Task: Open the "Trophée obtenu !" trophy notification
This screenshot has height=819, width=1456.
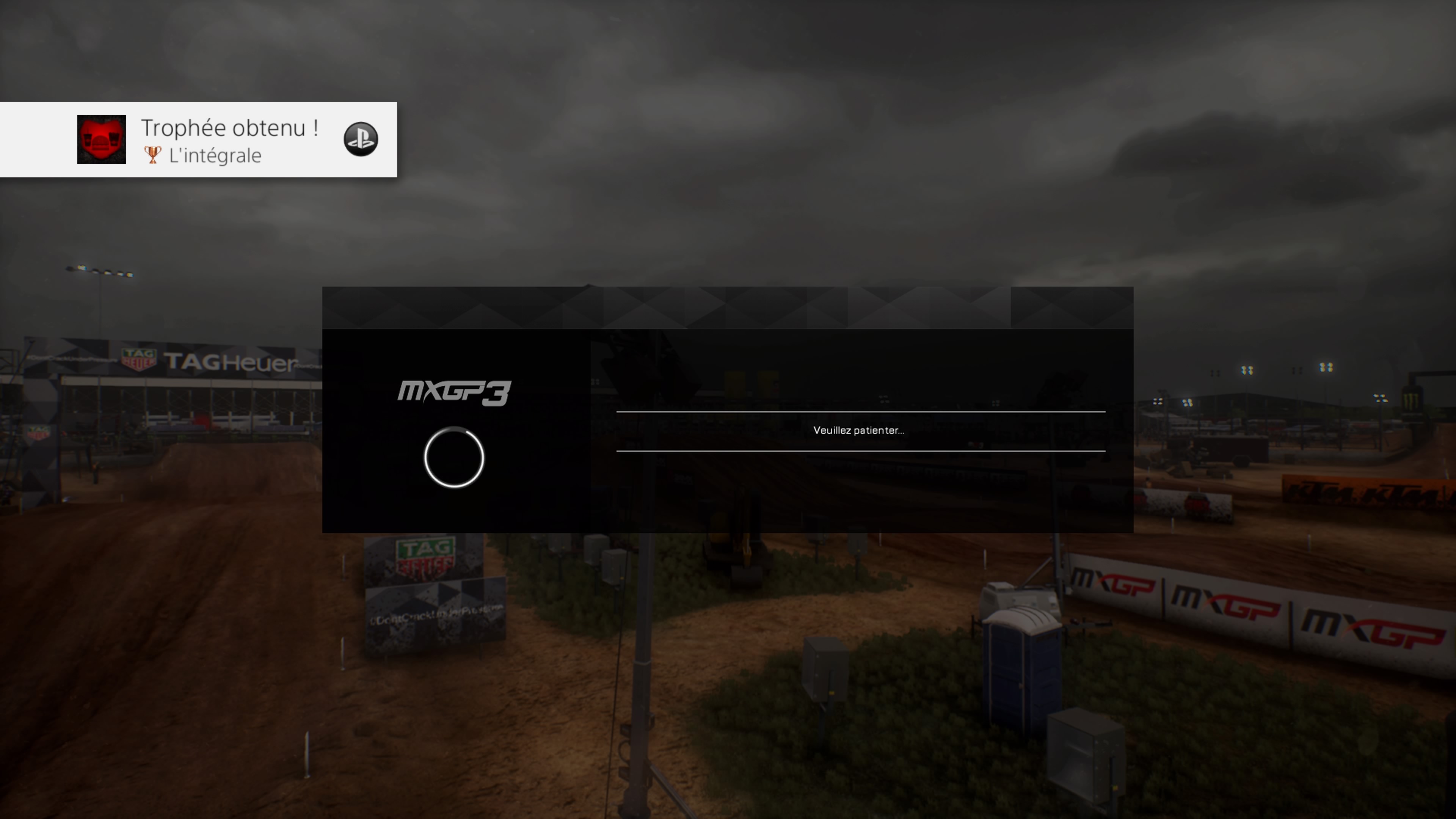Action: 229,139
